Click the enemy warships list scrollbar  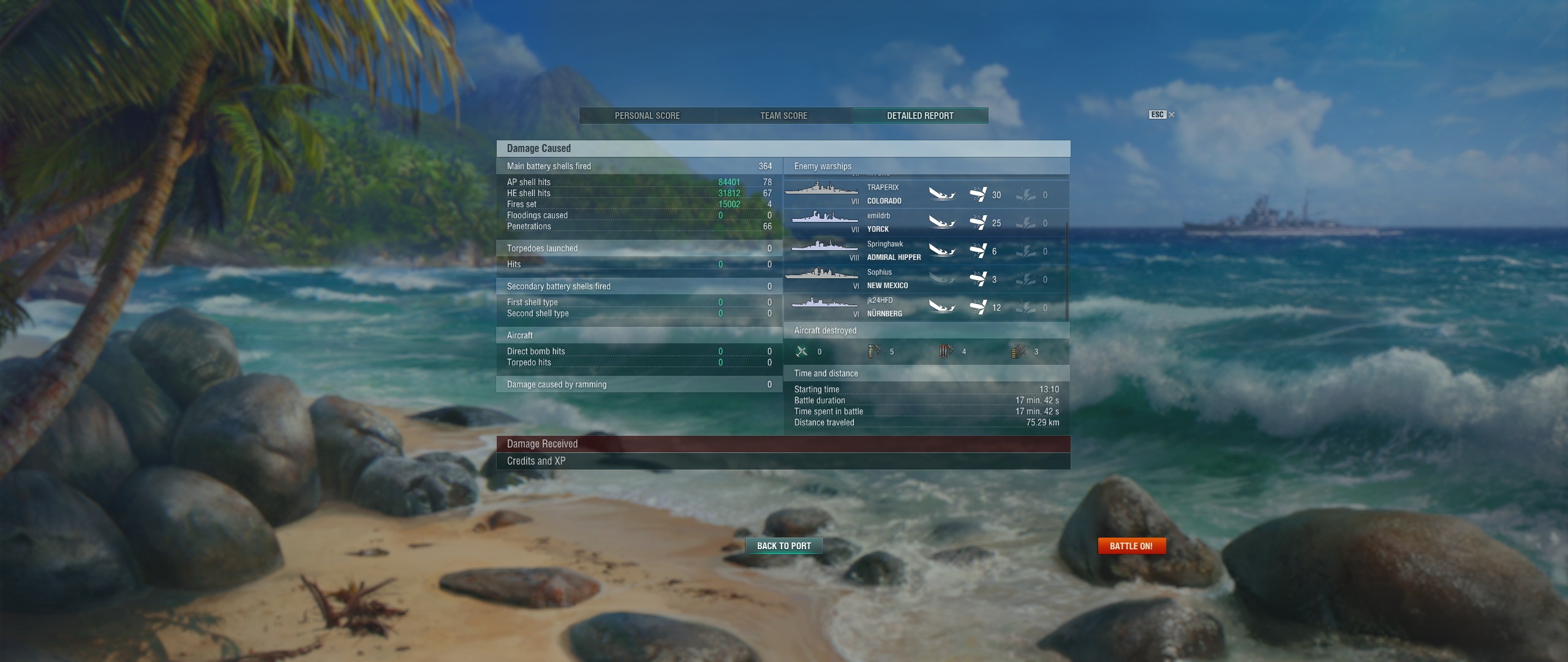click(1067, 270)
